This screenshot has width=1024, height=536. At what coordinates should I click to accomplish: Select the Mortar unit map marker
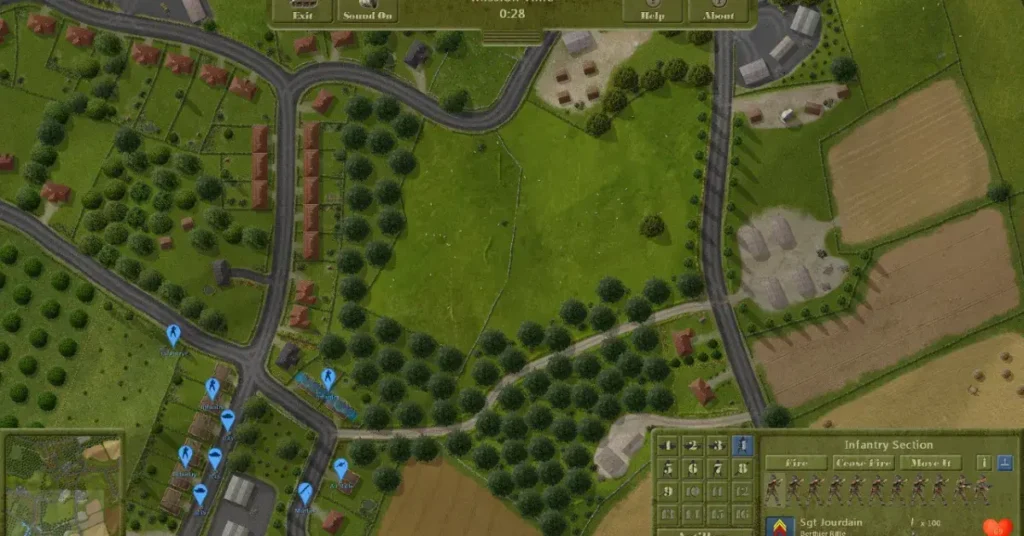[305, 492]
